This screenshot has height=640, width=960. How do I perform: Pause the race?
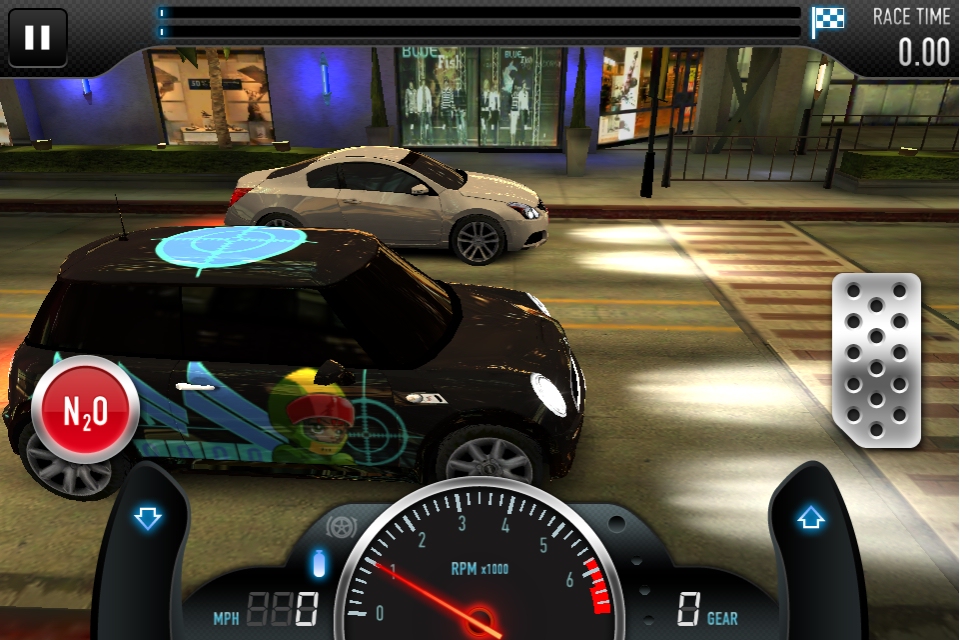click(x=37, y=38)
